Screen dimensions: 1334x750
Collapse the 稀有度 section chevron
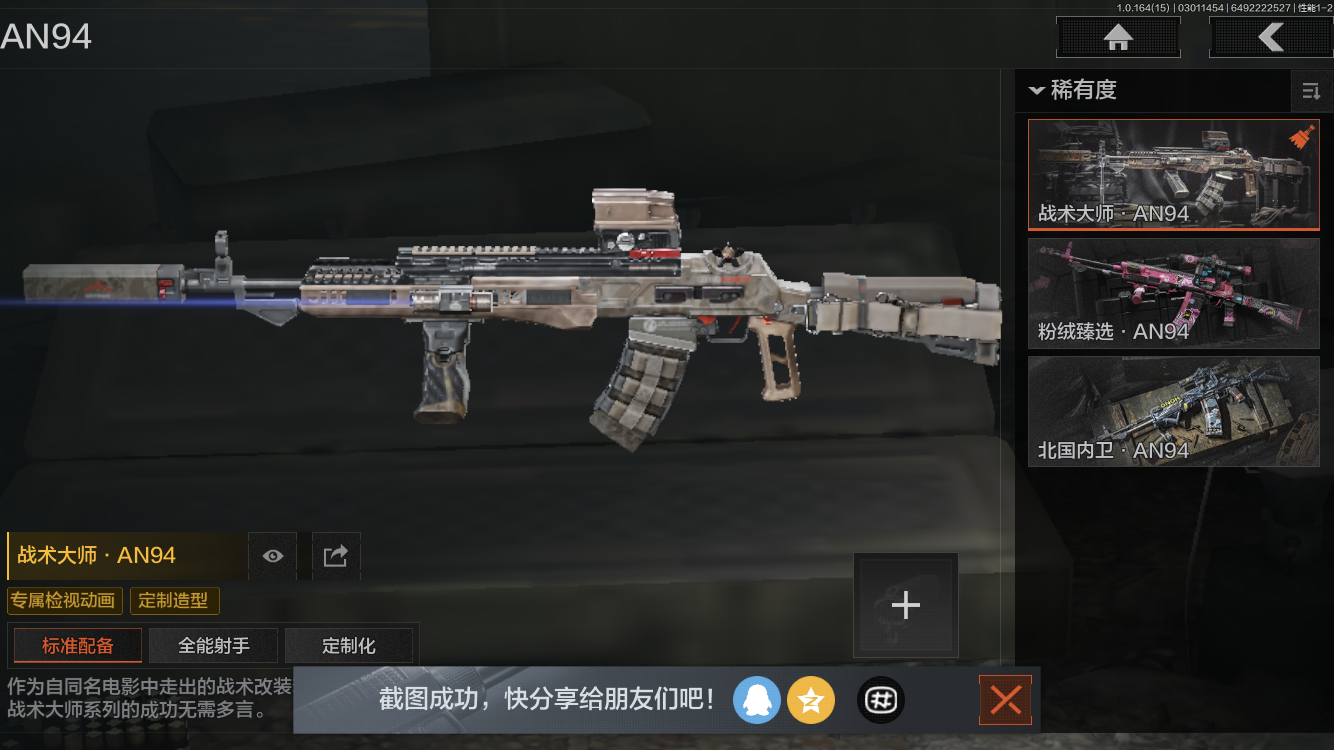click(1036, 91)
